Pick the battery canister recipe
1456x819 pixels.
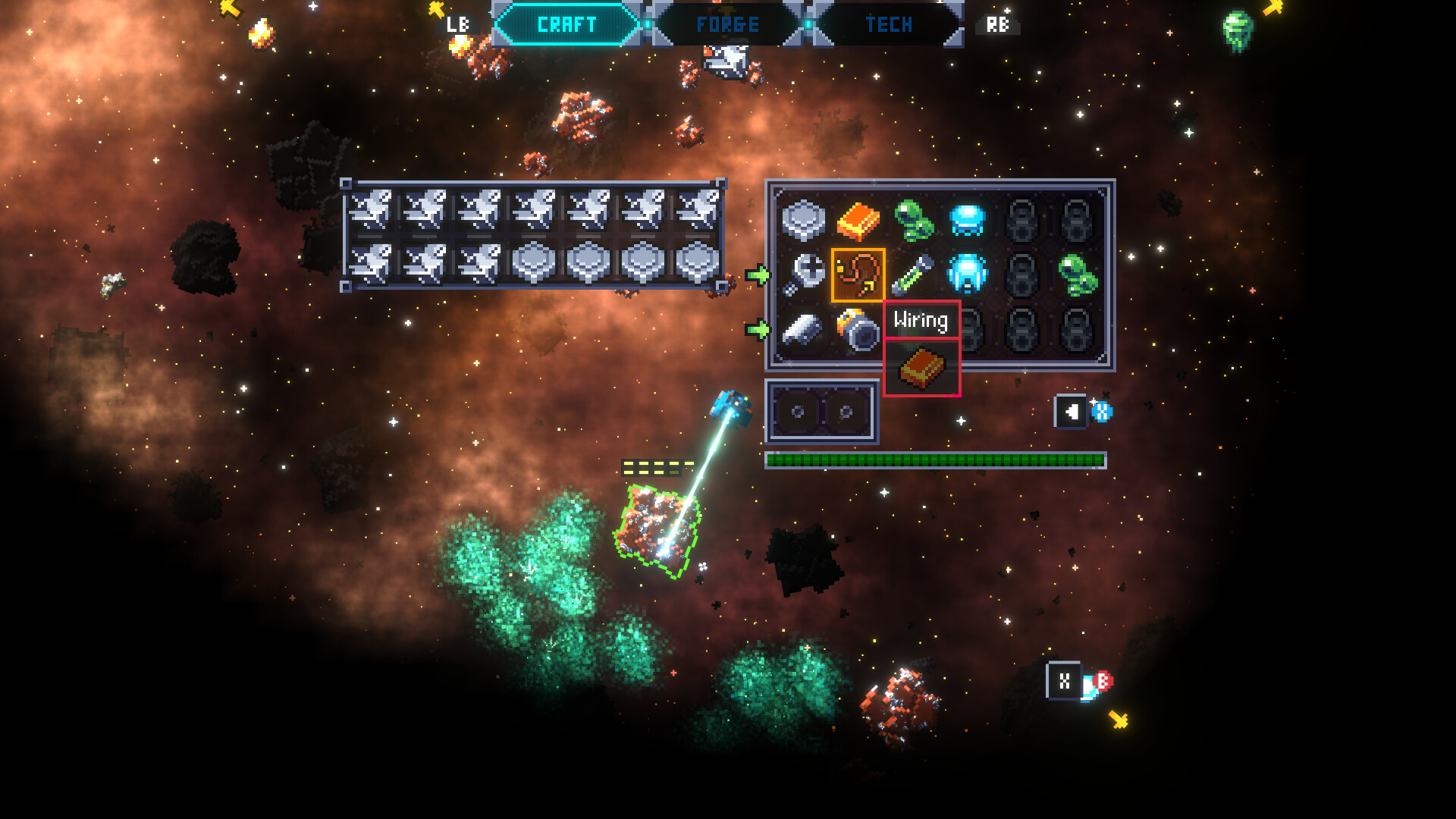point(858,329)
